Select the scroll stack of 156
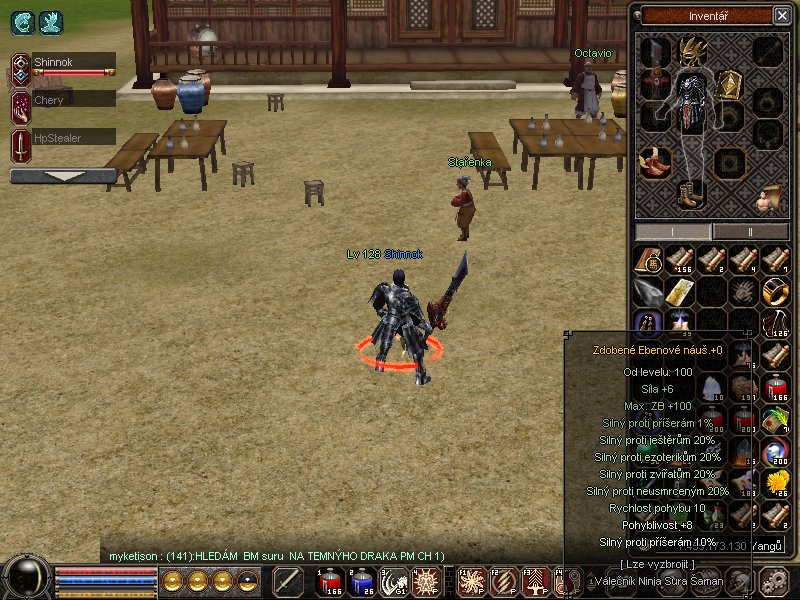Image resolution: width=800 pixels, height=600 pixels. click(680, 260)
